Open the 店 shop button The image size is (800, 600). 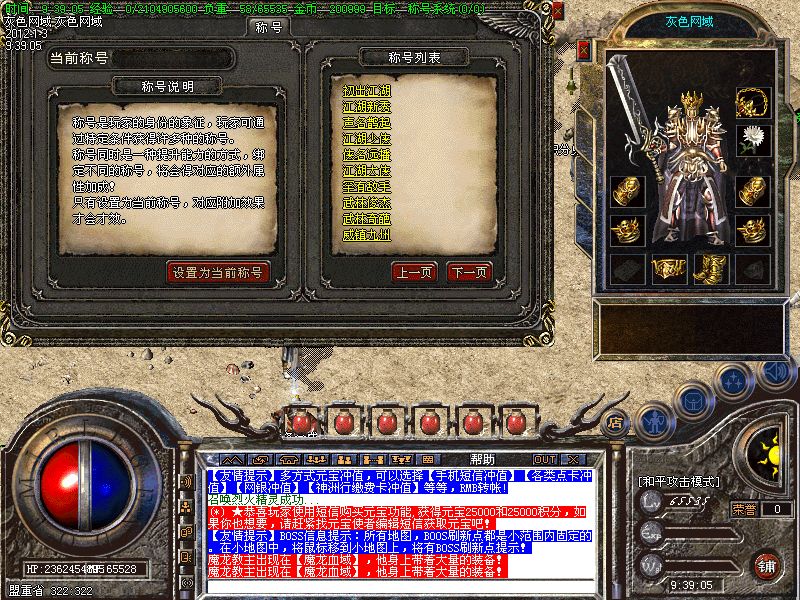(616, 422)
